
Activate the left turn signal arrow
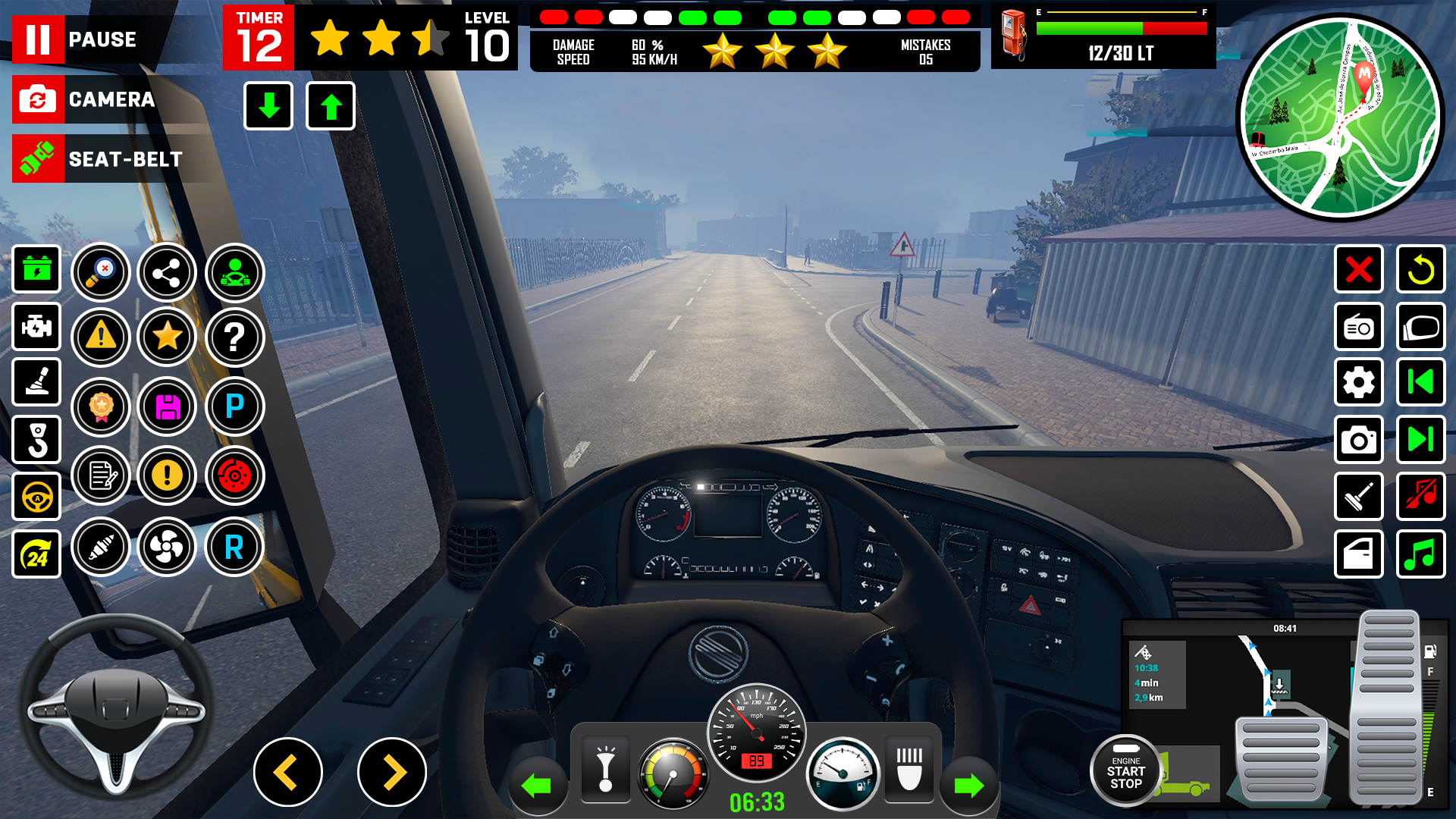(537, 786)
